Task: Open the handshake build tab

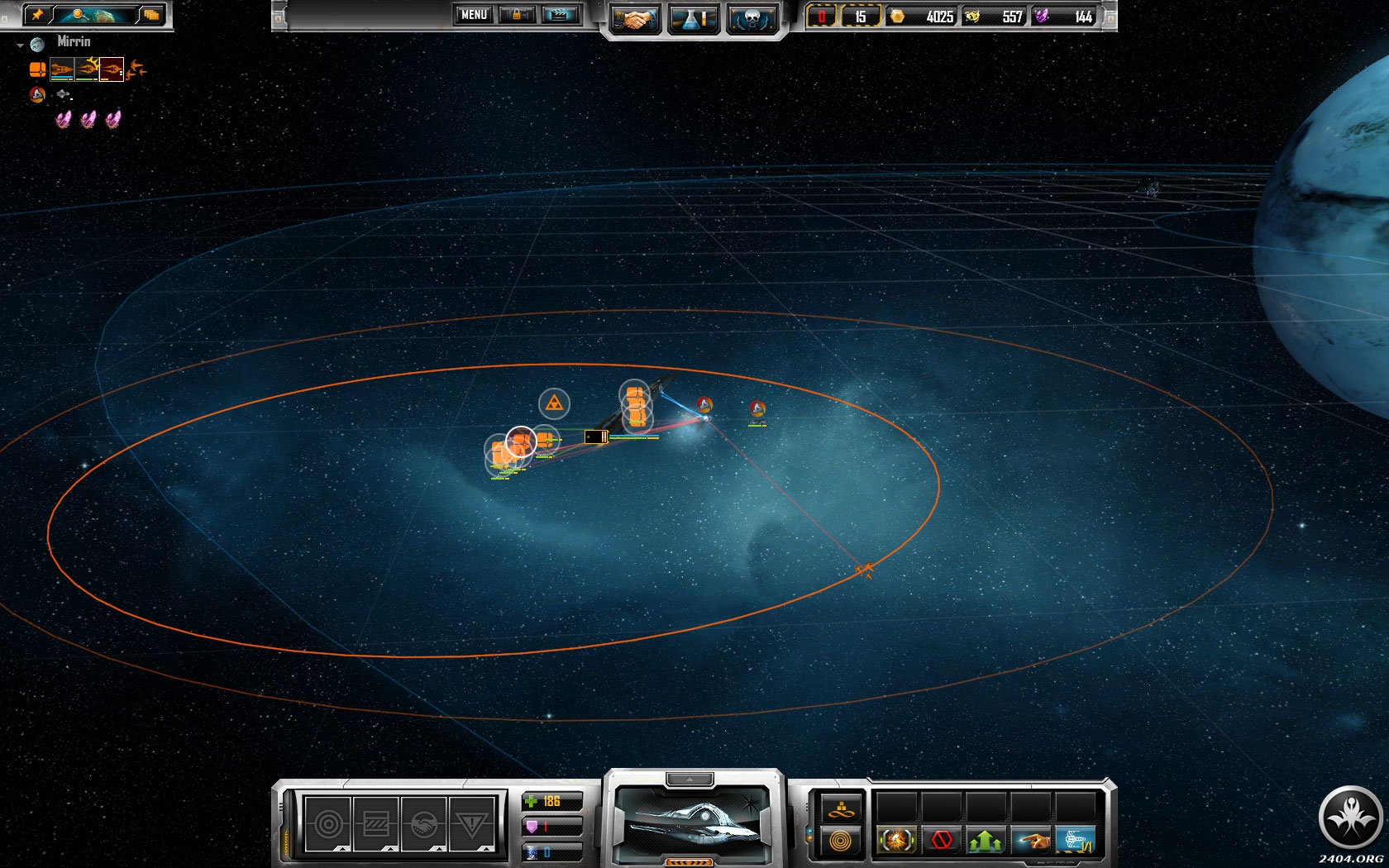Action: pos(423,824)
